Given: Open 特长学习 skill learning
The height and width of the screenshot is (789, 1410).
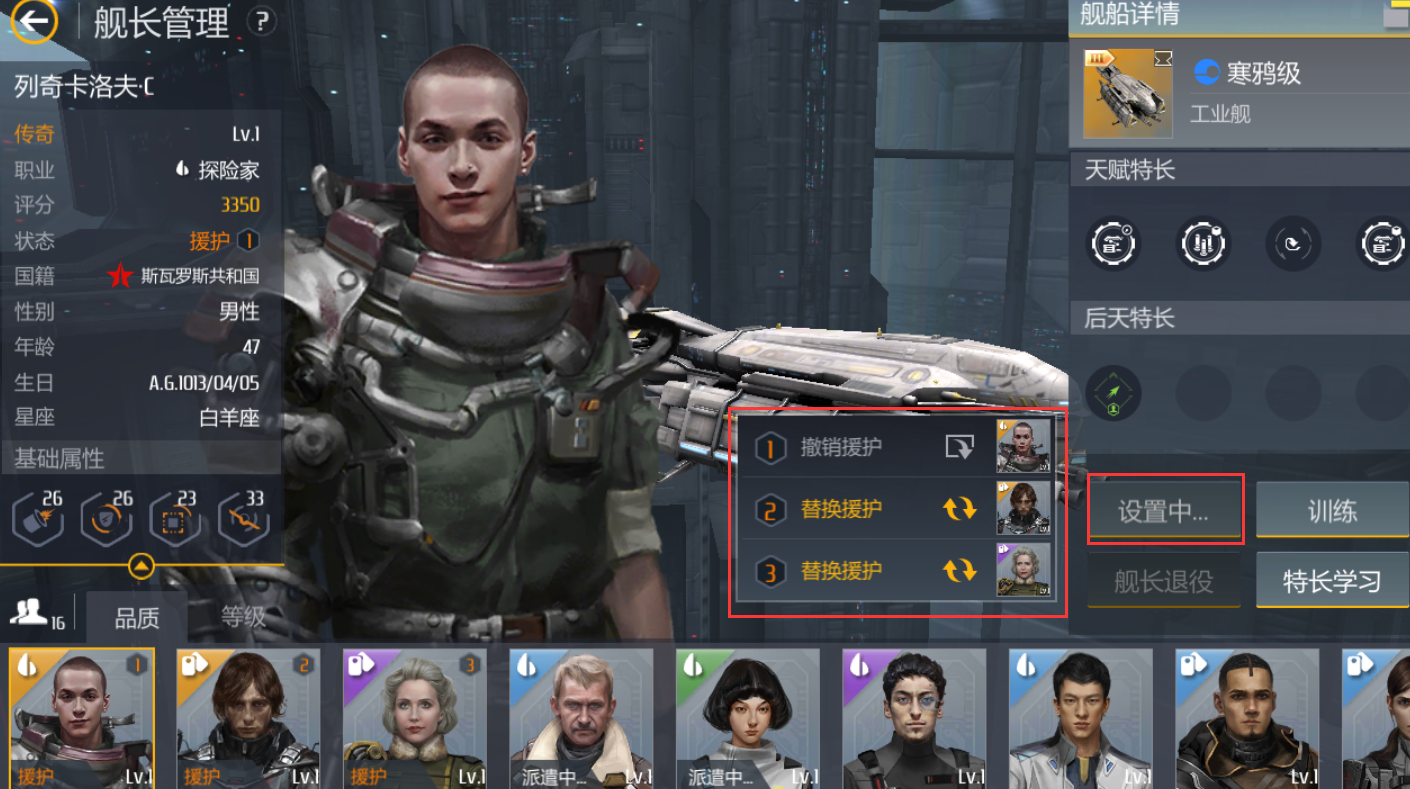Looking at the screenshot, I should (x=1332, y=581).
